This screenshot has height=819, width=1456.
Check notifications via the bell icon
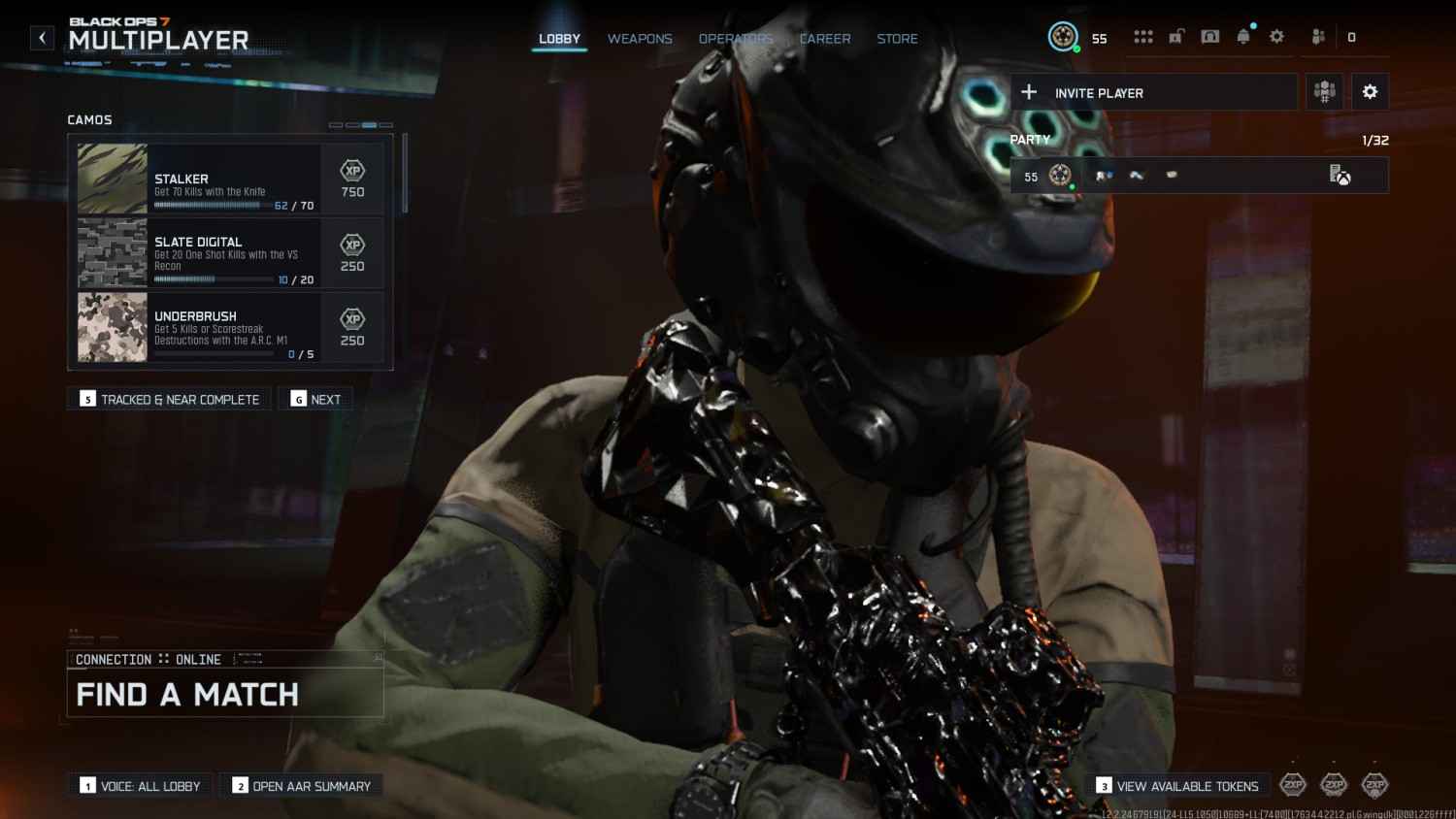click(1244, 36)
